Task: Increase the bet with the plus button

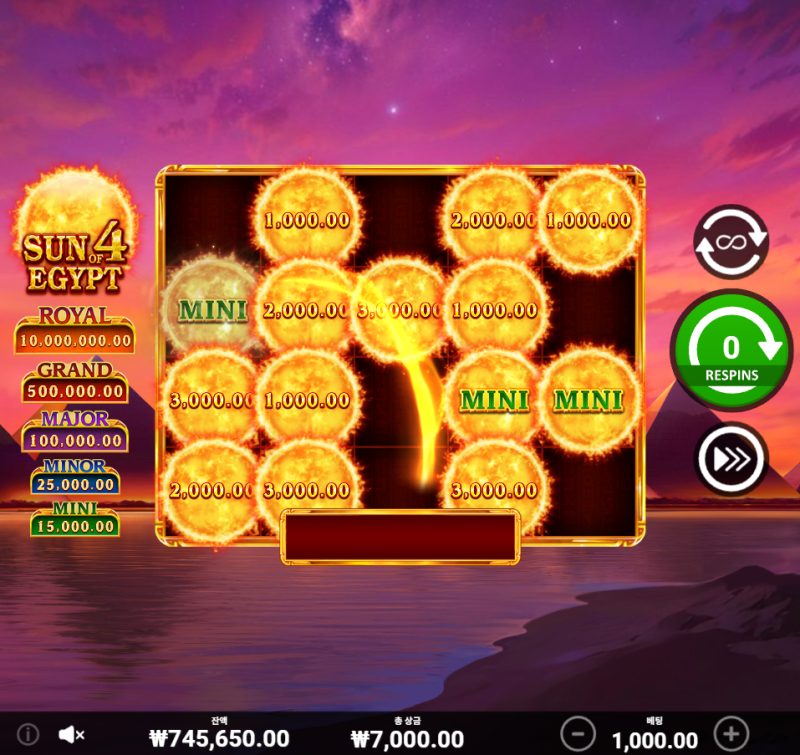Action: [x=732, y=732]
